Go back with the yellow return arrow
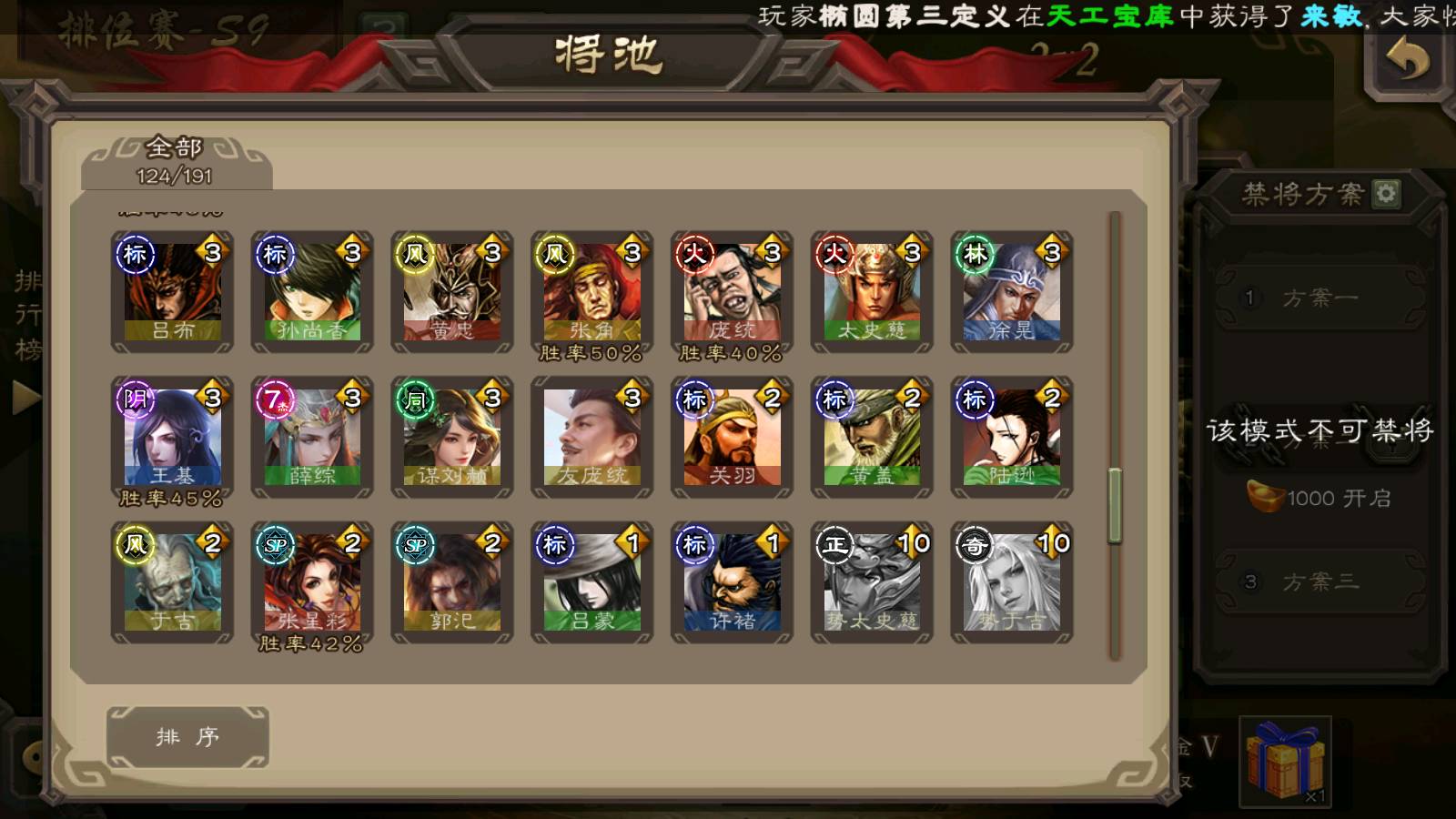Viewport: 1456px width, 819px height. [1407, 62]
